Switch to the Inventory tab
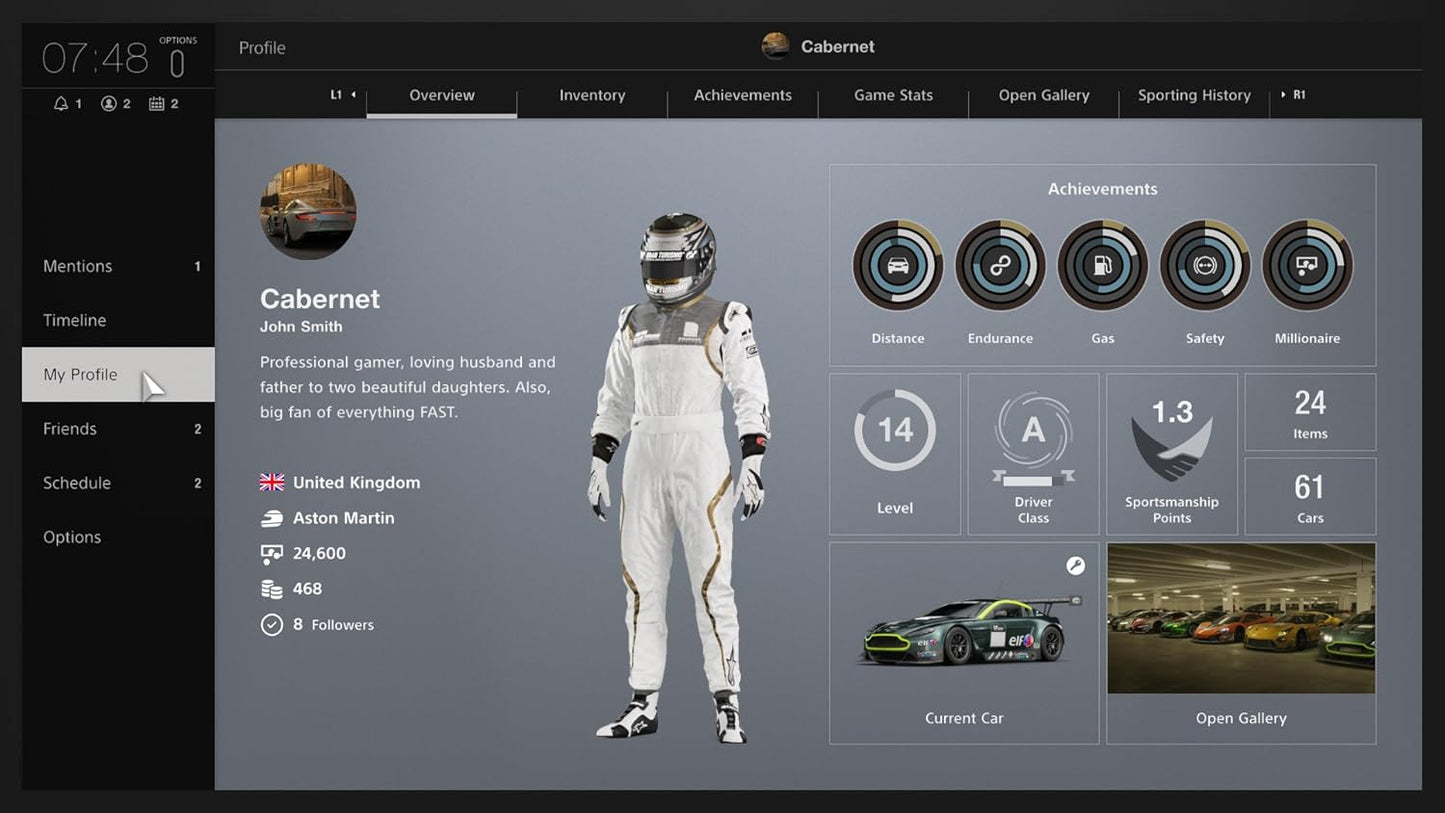Image resolution: width=1445 pixels, height=813 pixels. coord(592,95)
